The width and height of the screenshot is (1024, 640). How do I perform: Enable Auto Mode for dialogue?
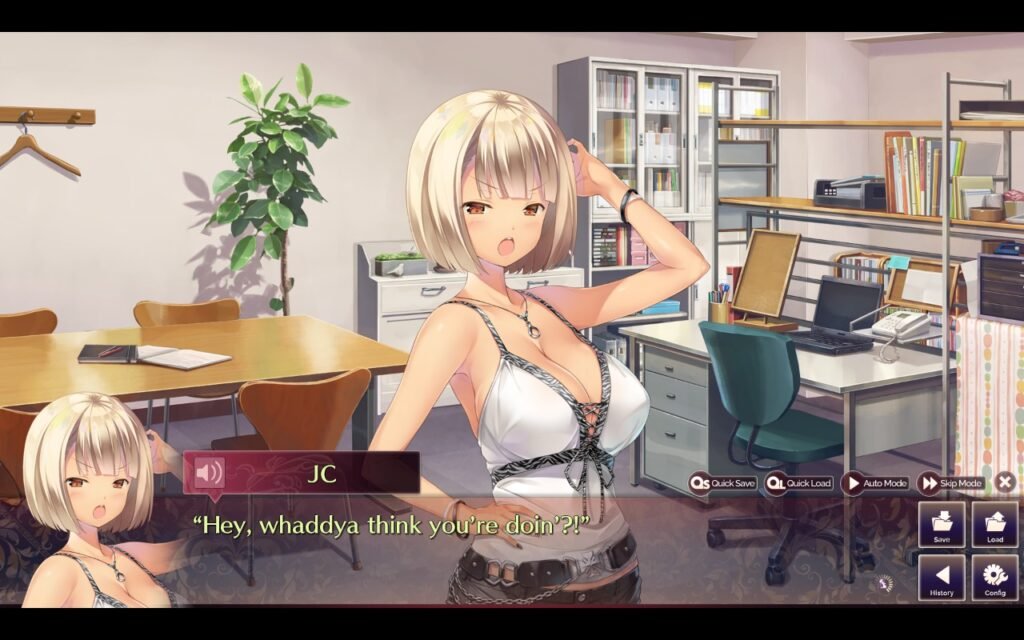coord(875,483)
